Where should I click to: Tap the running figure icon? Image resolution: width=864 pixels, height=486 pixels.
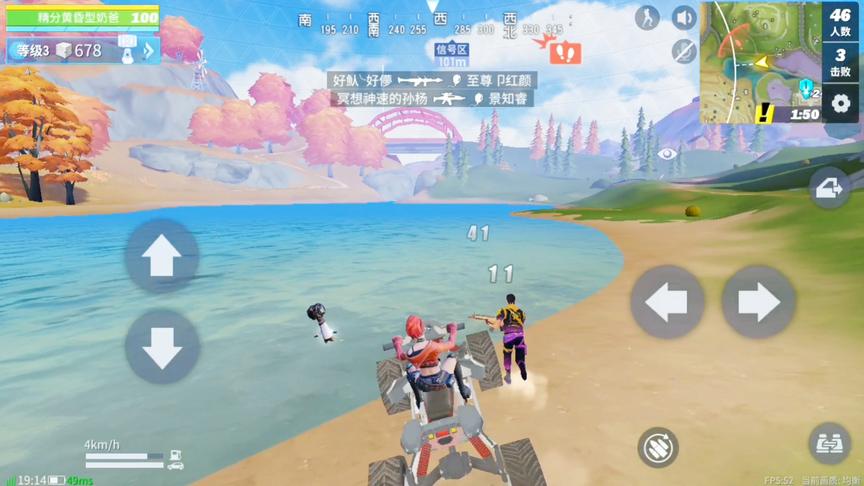click(x=648, y=18)
